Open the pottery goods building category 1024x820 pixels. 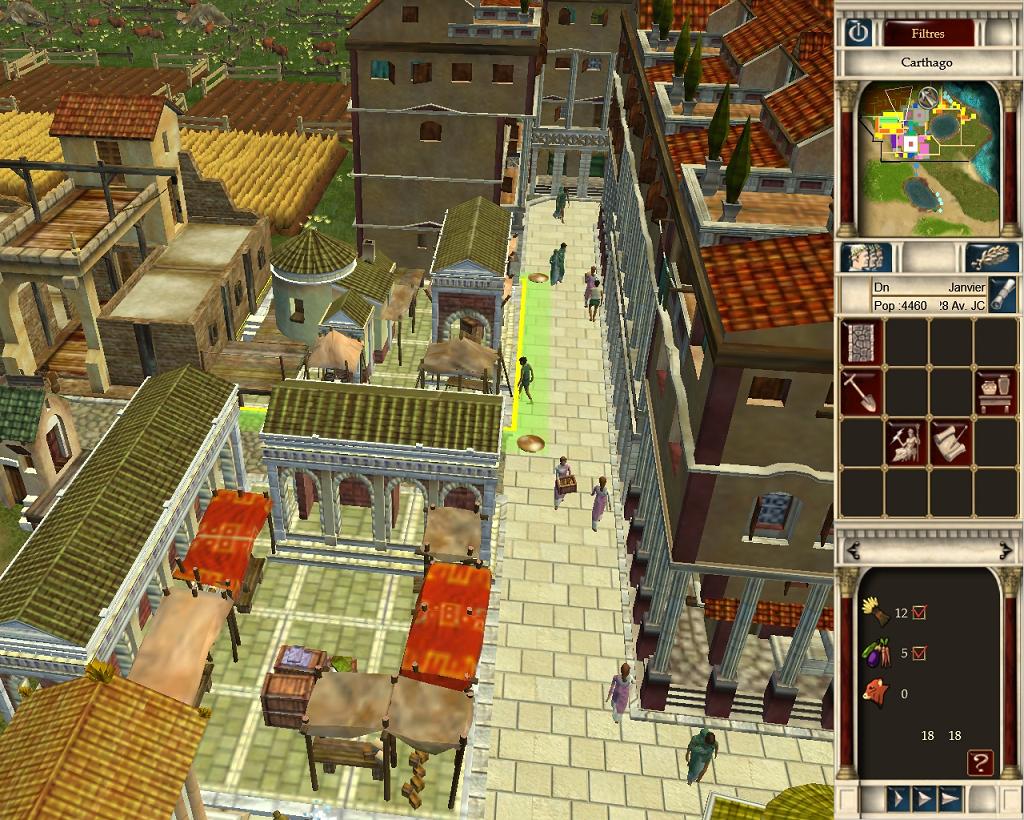click(x=996, y=392)
